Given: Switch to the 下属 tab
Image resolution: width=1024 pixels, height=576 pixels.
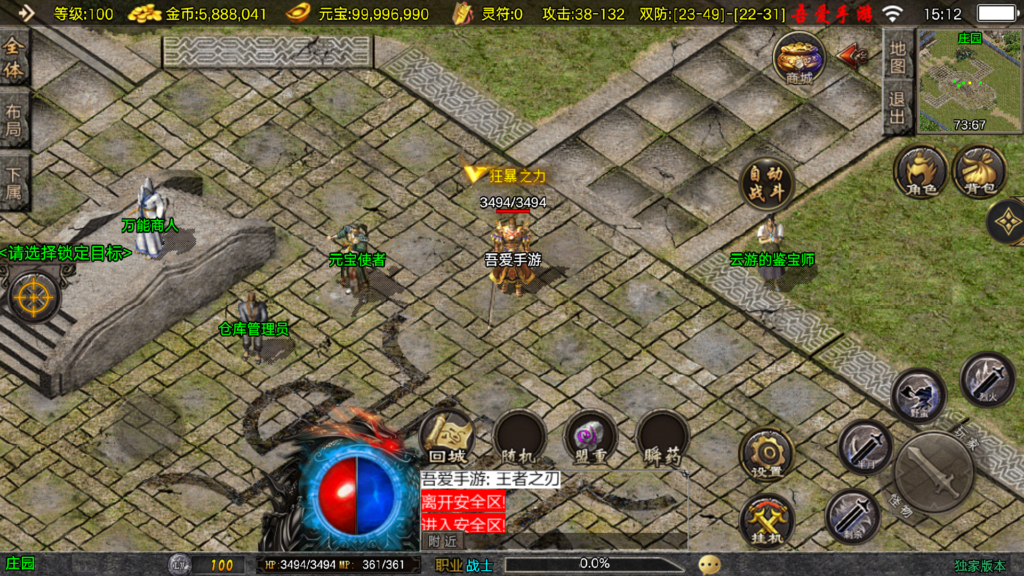Looking at the screenshot, I should [14, 181].
